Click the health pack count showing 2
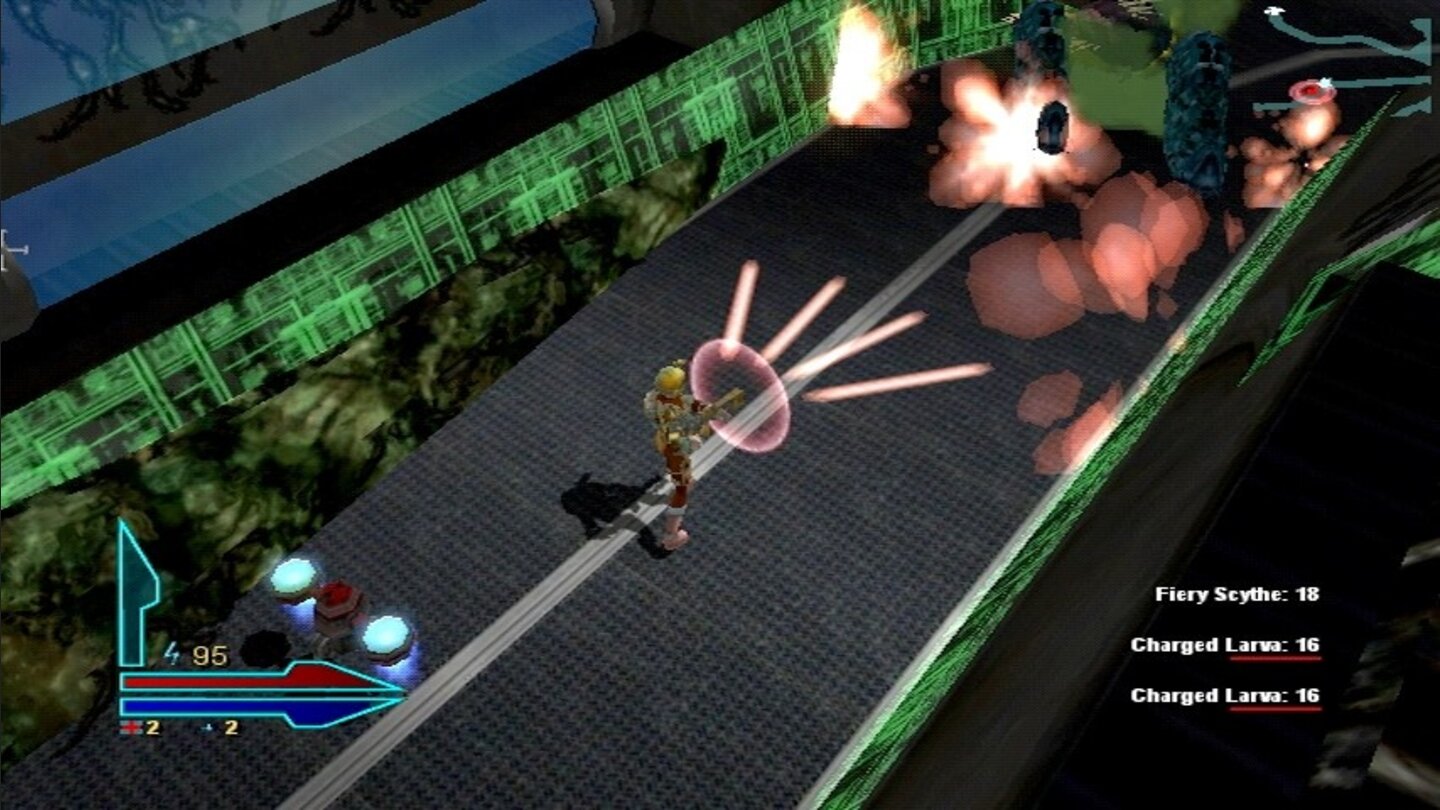The height and width of the screenshot is (810, 1440). click(151, 729)
